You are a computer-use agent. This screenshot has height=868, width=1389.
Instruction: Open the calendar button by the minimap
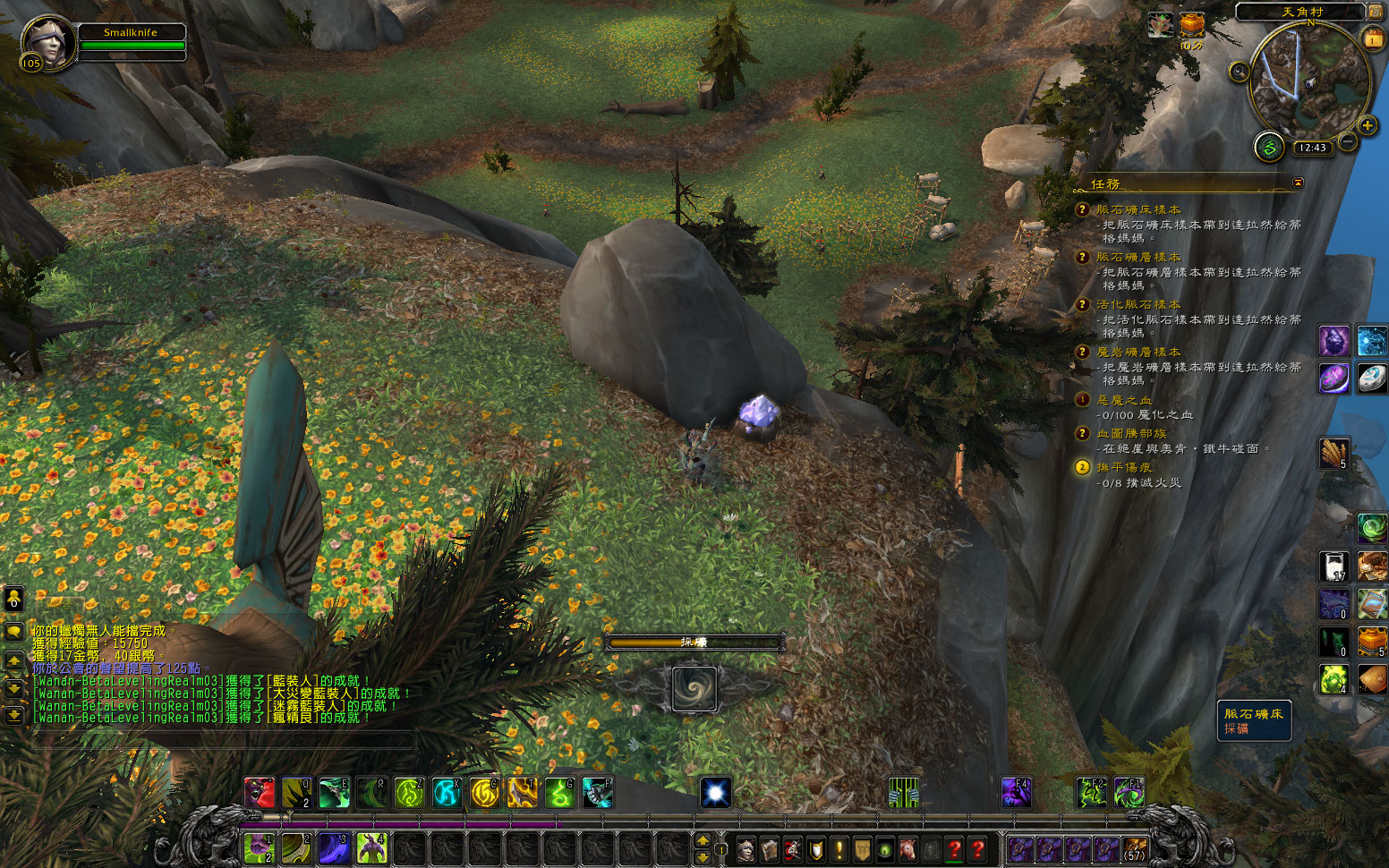click(x=1373, y=38)
